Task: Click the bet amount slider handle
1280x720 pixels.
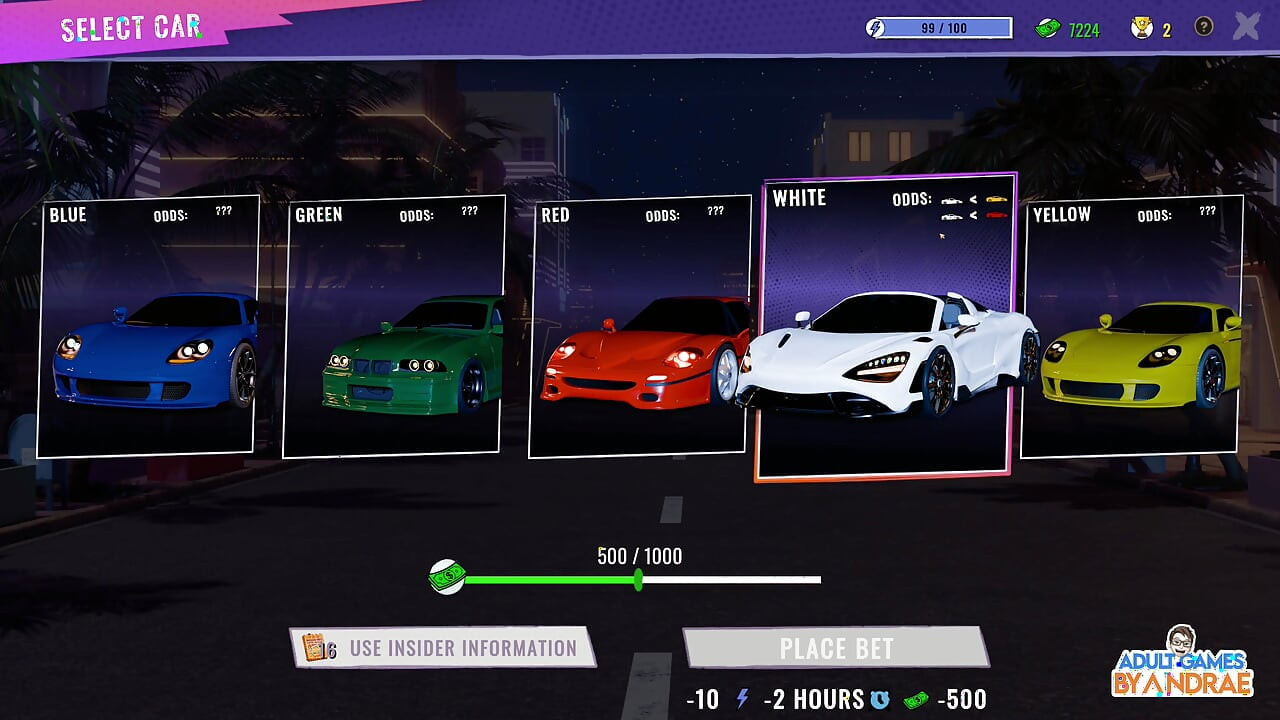Action: [639, 579]
